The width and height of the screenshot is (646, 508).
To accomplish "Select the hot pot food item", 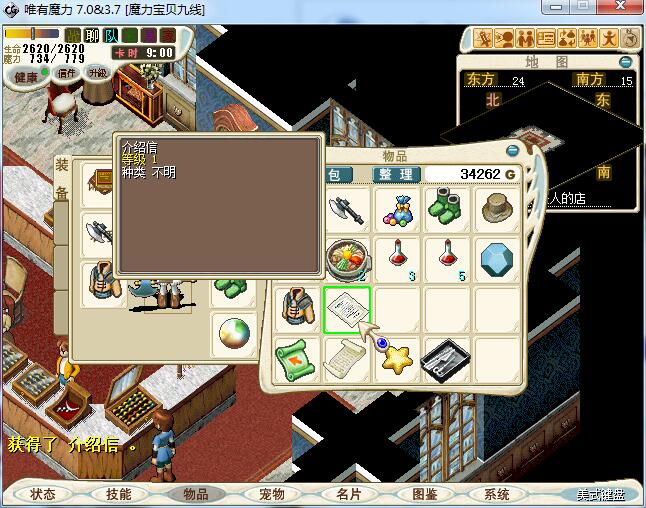I will pyautogui.click(x=347, y=258).
